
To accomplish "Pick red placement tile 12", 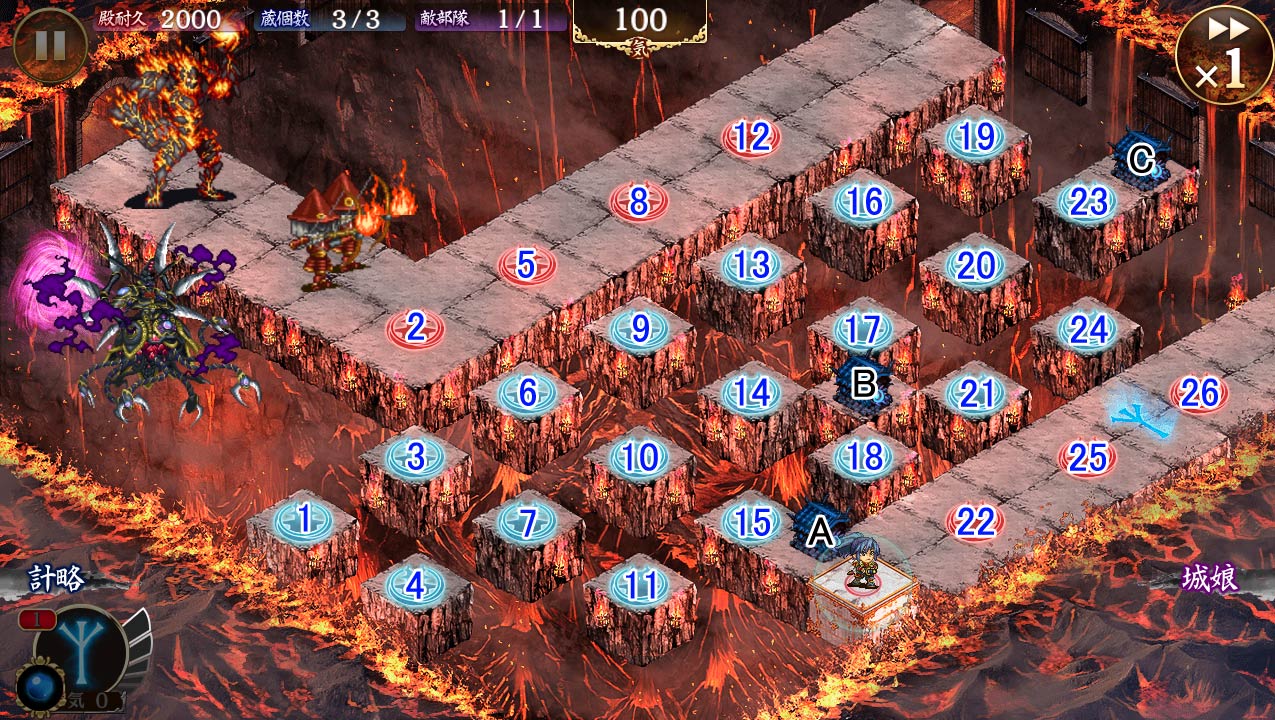I will click(751, 138).
